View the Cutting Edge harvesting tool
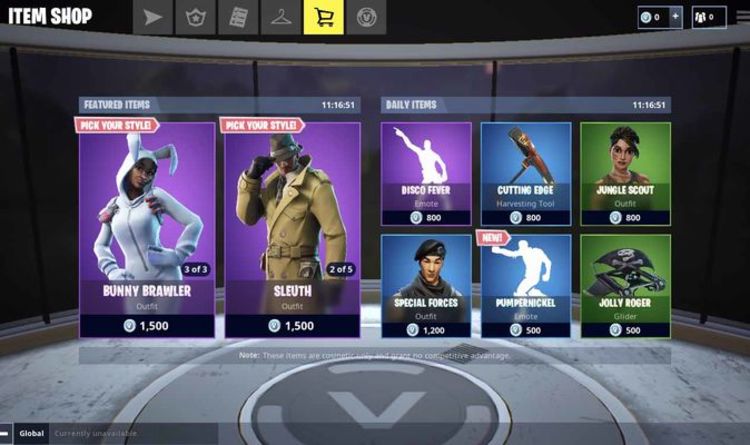Viewport: 750px width, 445px height. click(x=525, y=173)
